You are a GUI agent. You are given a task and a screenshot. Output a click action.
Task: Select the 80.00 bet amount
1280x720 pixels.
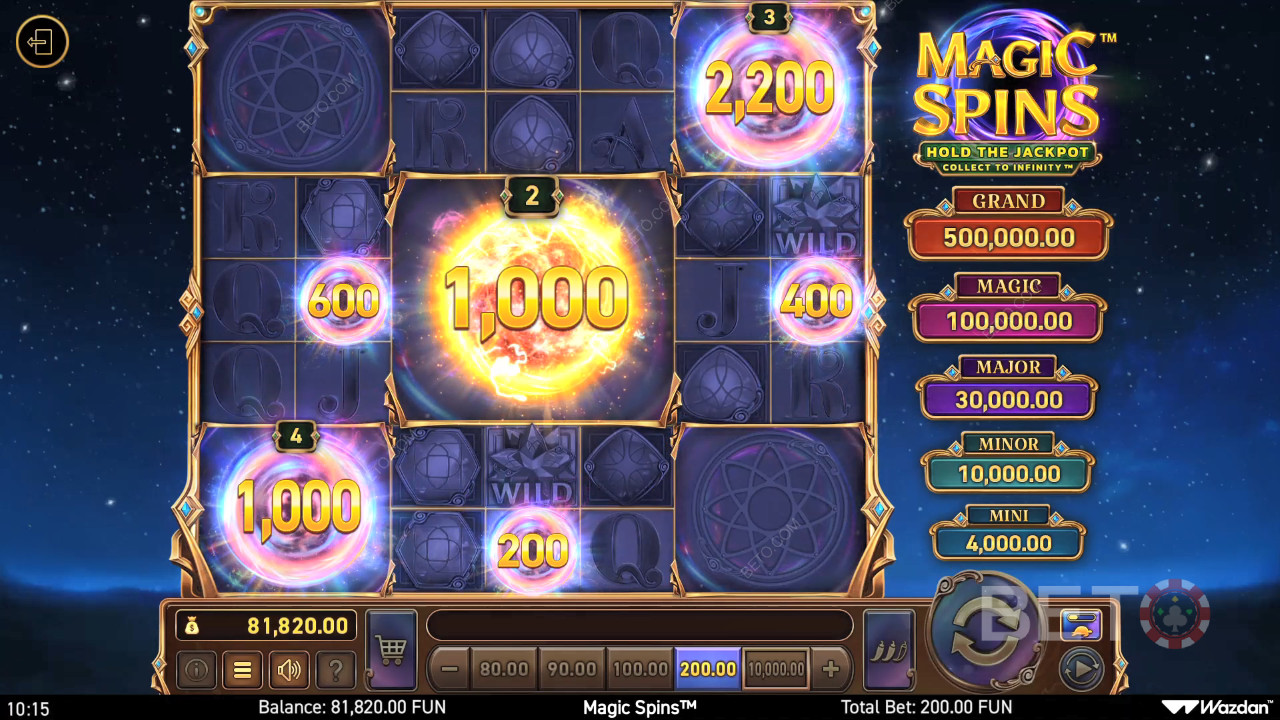(503, 669)
